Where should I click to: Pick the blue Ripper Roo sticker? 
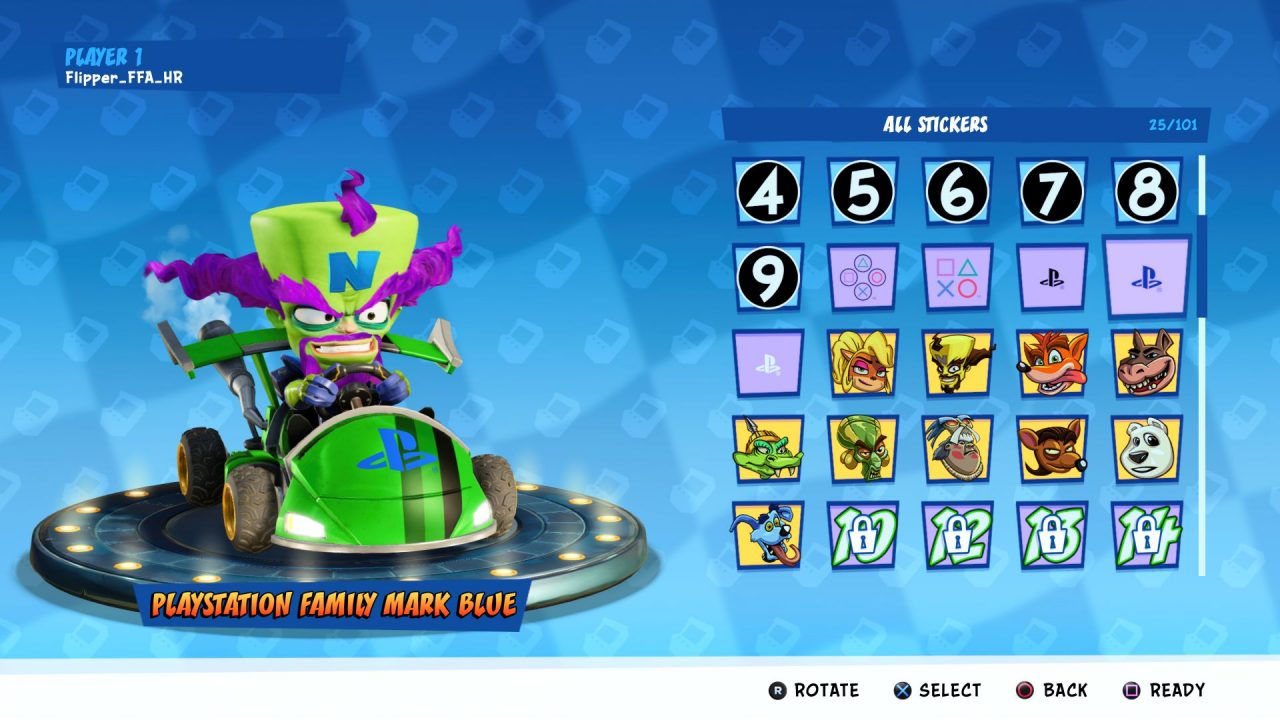(767, 535)
